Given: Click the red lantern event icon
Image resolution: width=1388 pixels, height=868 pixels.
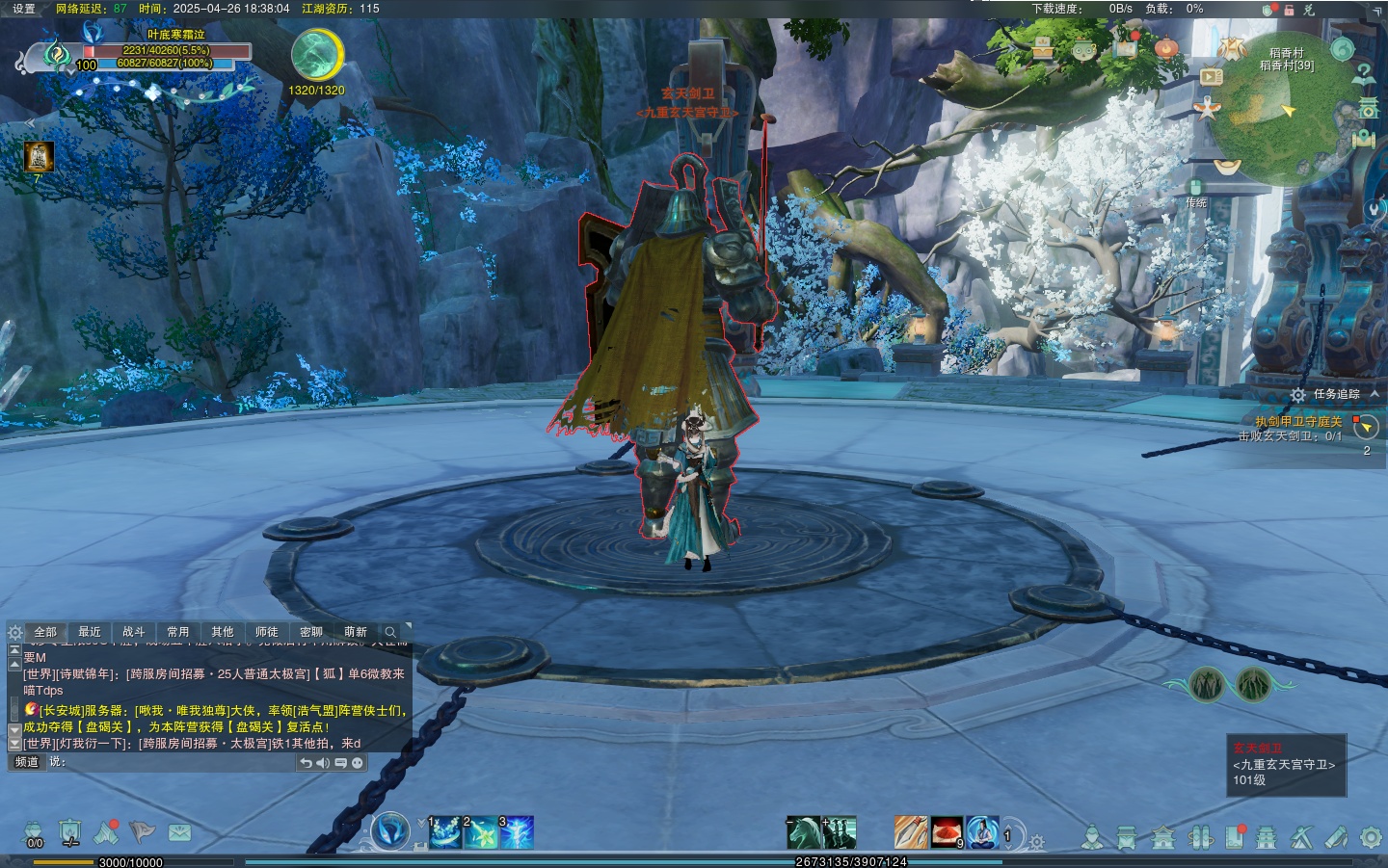Looking at the screenshot, I should (1166, 47).
